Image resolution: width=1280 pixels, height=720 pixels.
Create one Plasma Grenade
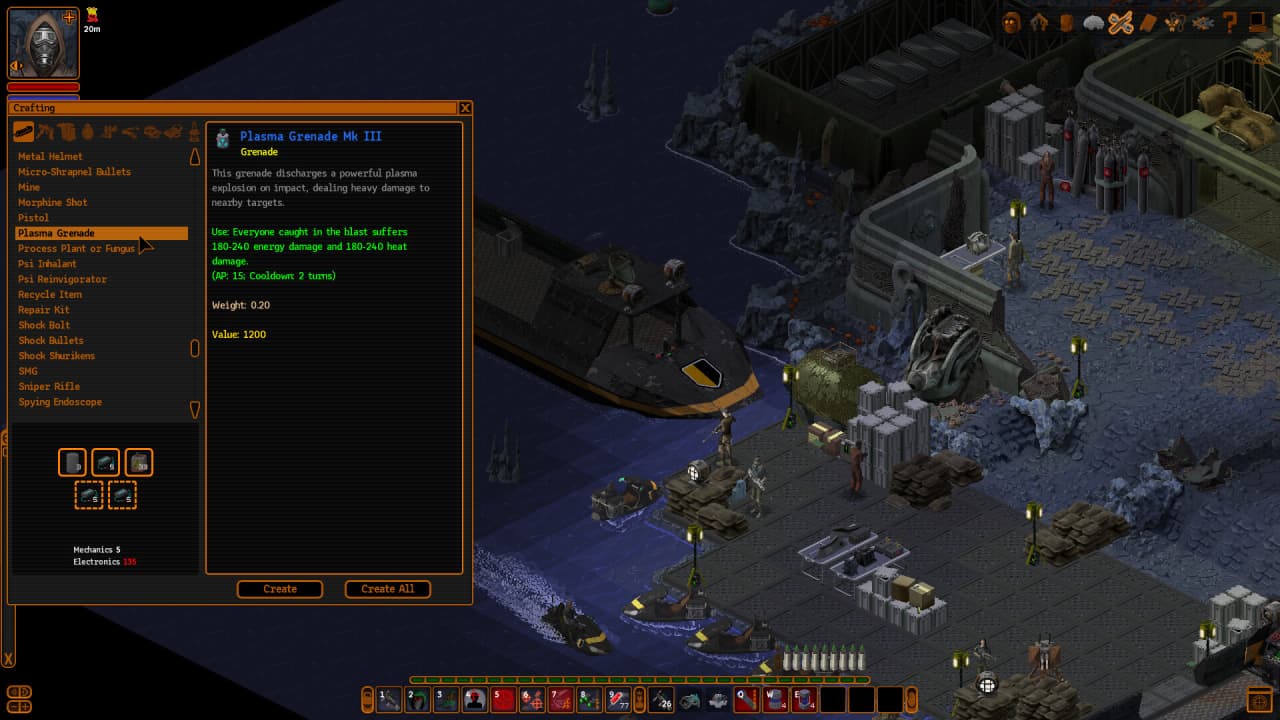[280, 589]
